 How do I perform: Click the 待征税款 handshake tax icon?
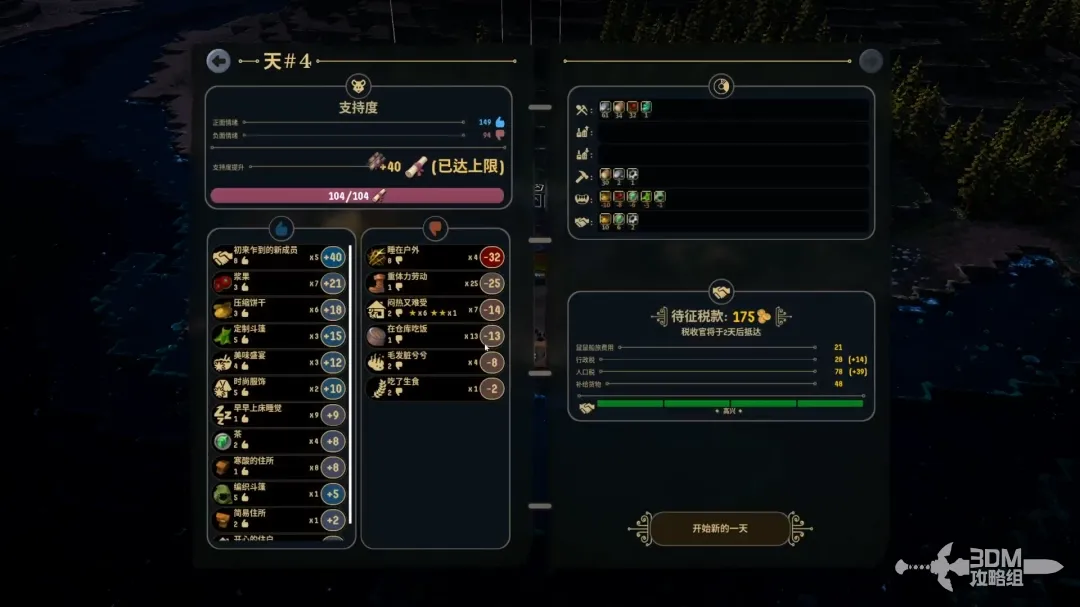coord(720,291)
